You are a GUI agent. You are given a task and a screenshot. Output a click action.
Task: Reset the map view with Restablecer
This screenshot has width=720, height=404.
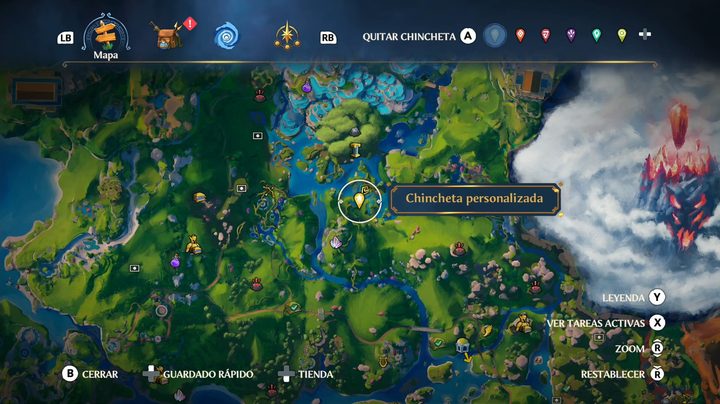[x=657, y=374]
